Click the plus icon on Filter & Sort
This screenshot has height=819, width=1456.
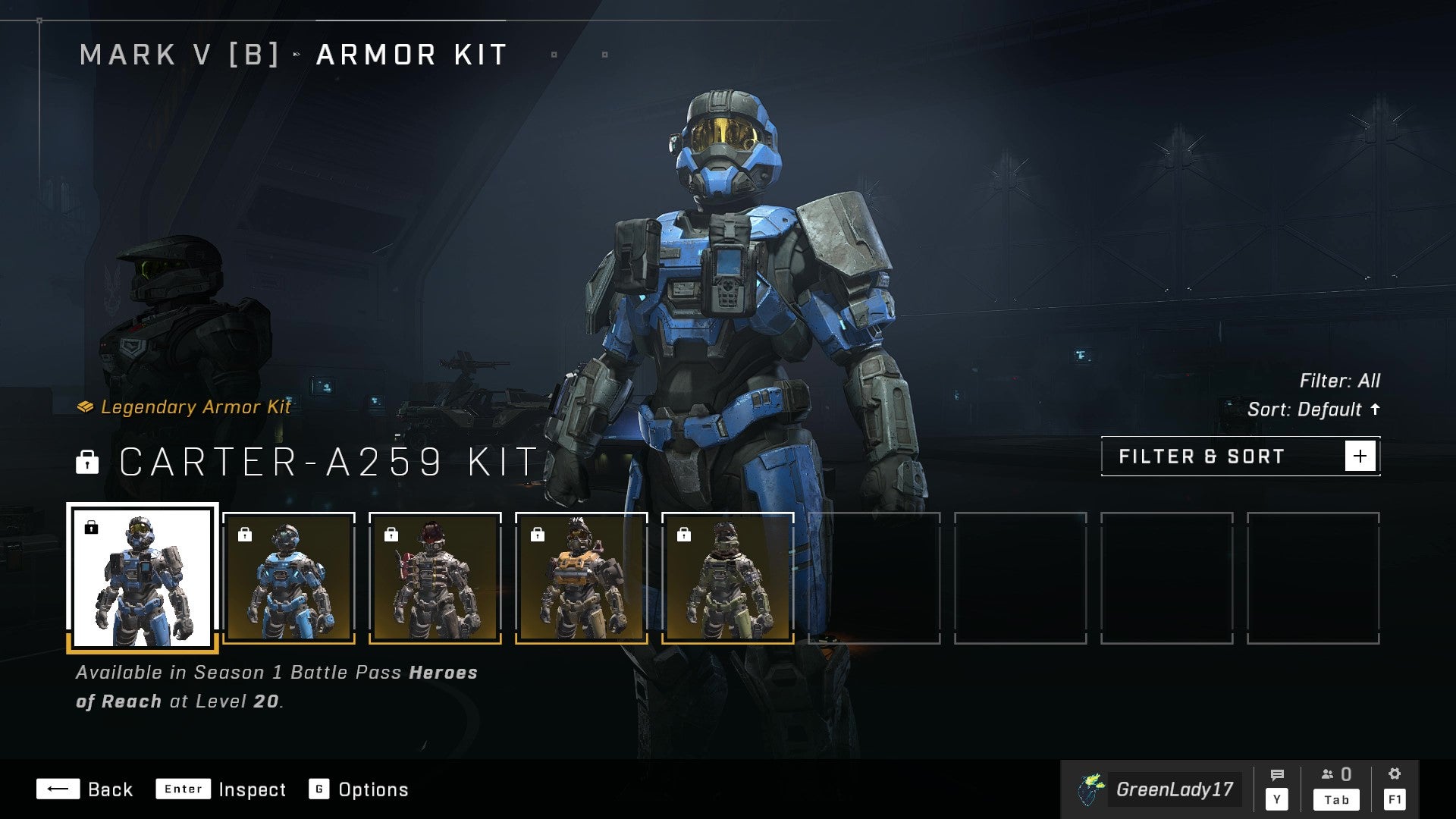point(1361,455)
